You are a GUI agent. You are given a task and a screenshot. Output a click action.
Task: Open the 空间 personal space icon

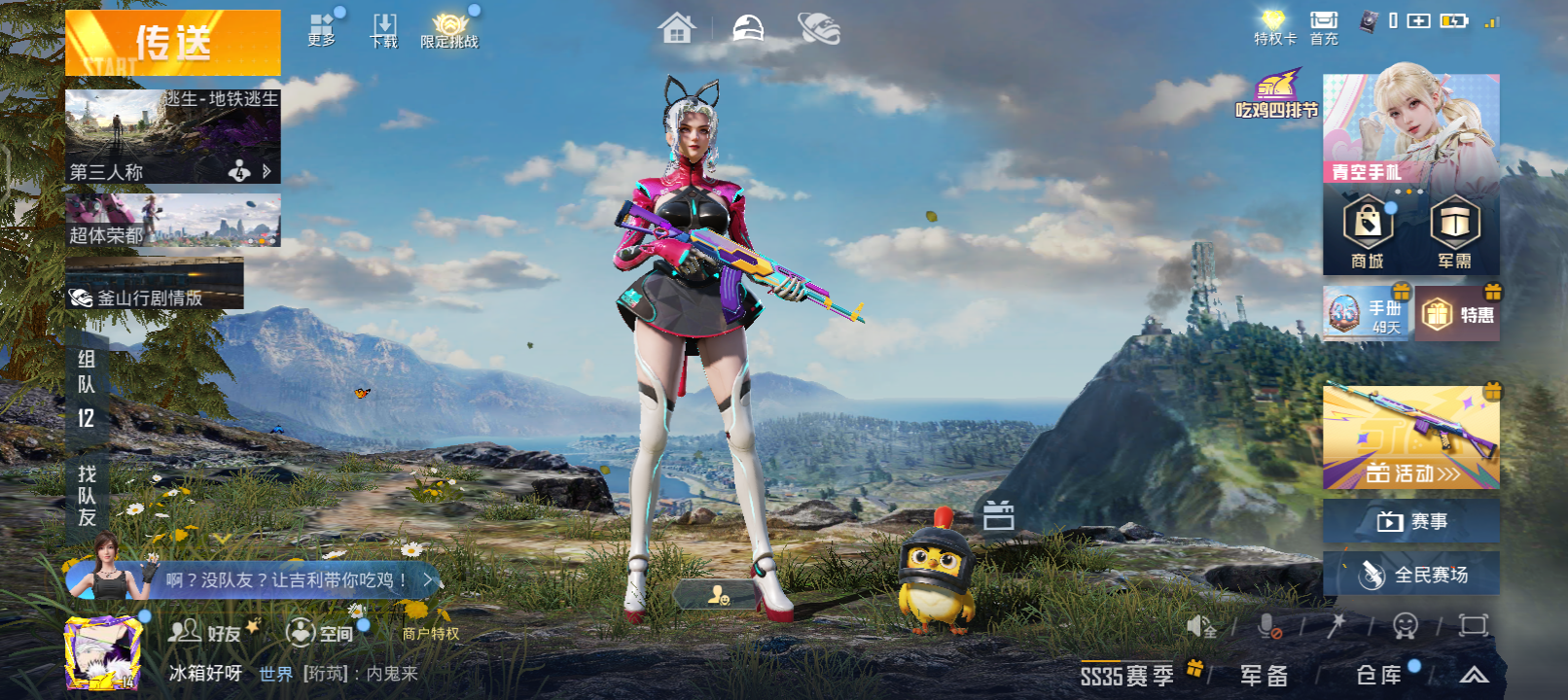coord(316,632)
